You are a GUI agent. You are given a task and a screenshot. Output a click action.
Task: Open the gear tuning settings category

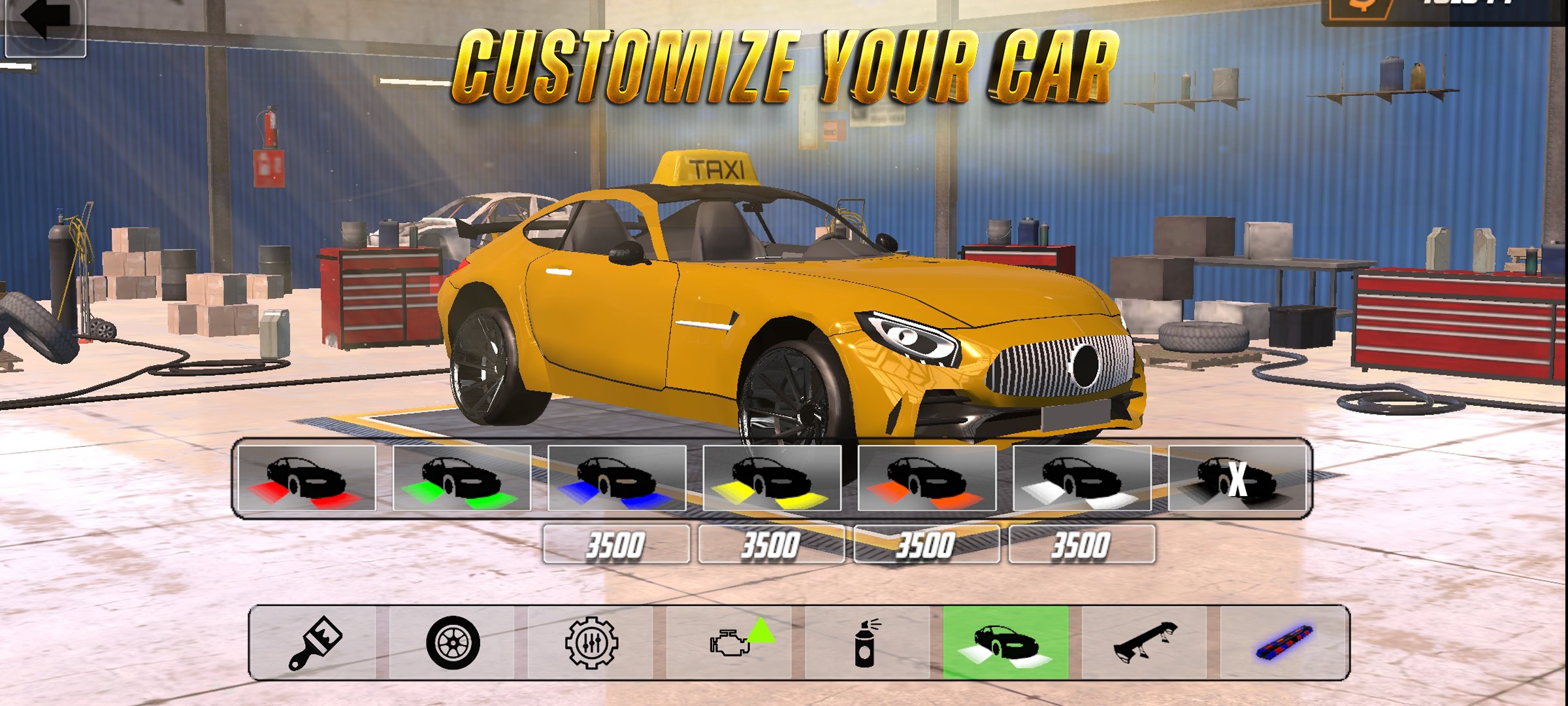pyautogui.click(x=591, y=642)
